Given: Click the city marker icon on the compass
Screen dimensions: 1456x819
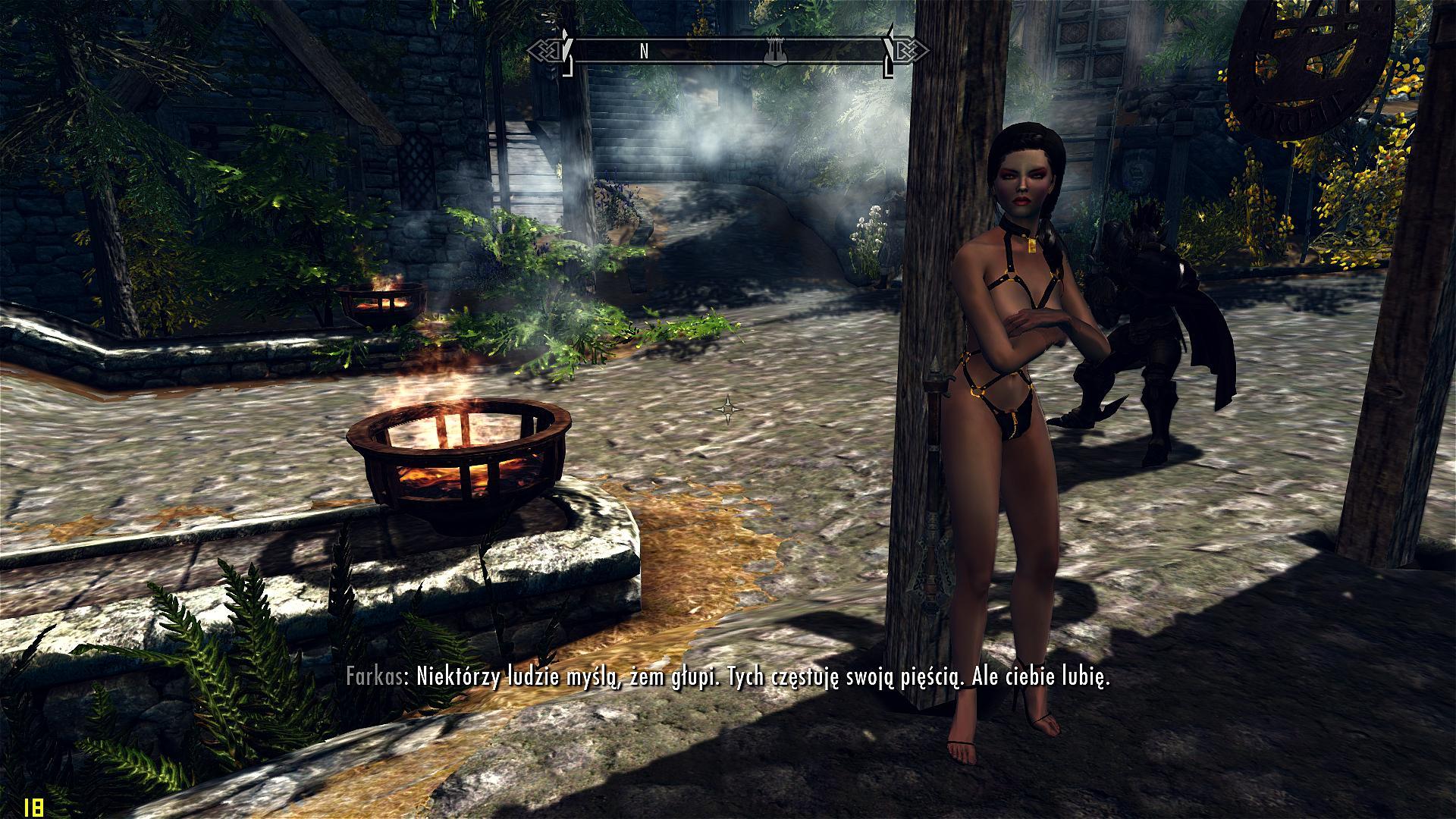Looking at the screenshot, I should click(x=774, y=51).
